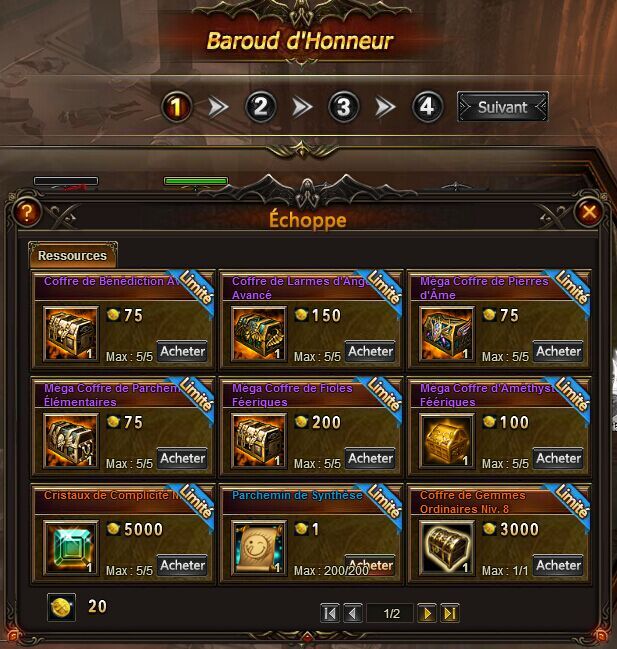Buy the Coffre de Gemmes Ordinaires Niv. 8
Image resolution: width=617 pixels, height=649 pixels.
click(558, 565)
